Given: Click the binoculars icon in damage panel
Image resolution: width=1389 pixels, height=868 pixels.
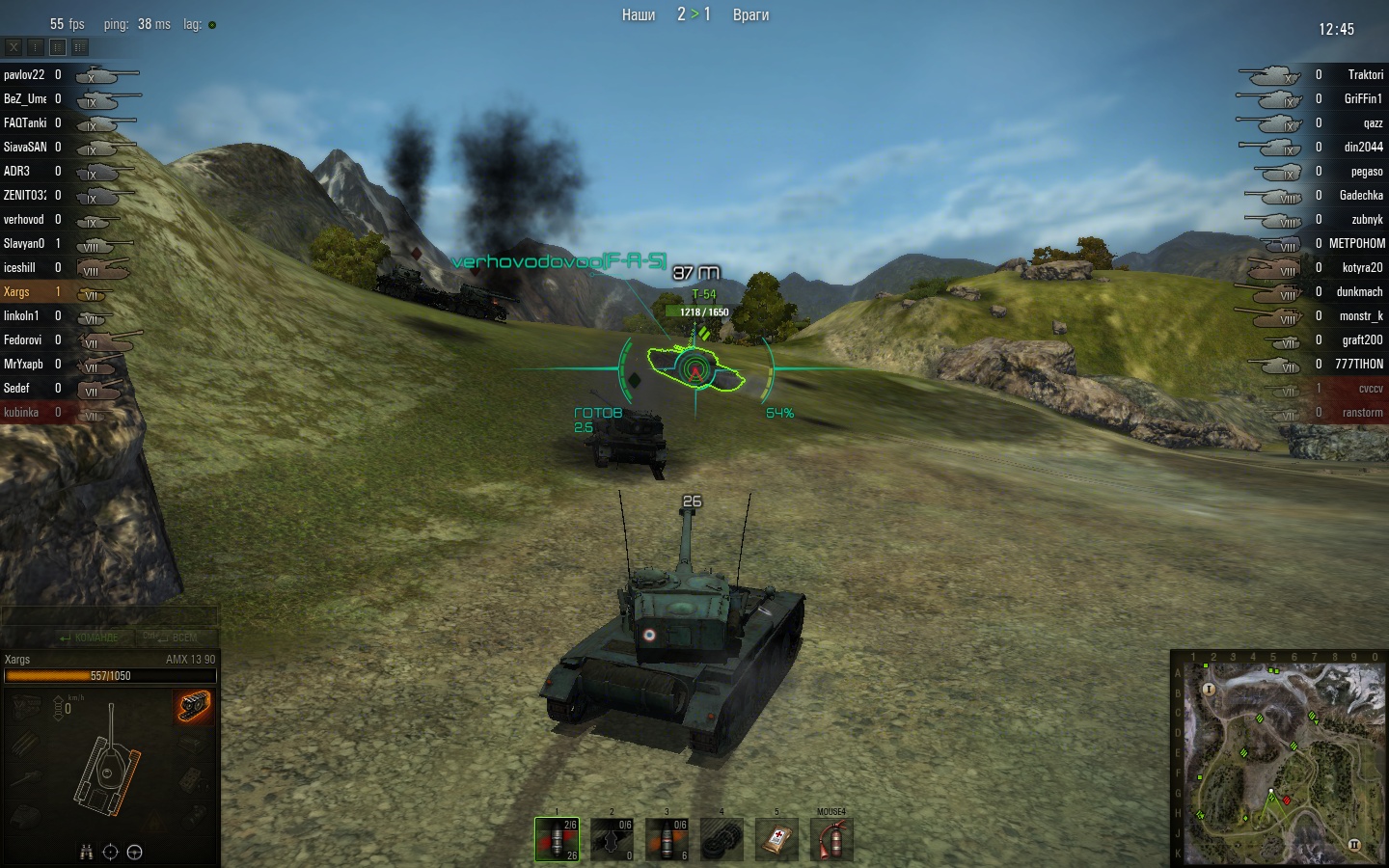Looking at the screenshot, I should pos(86,852).
